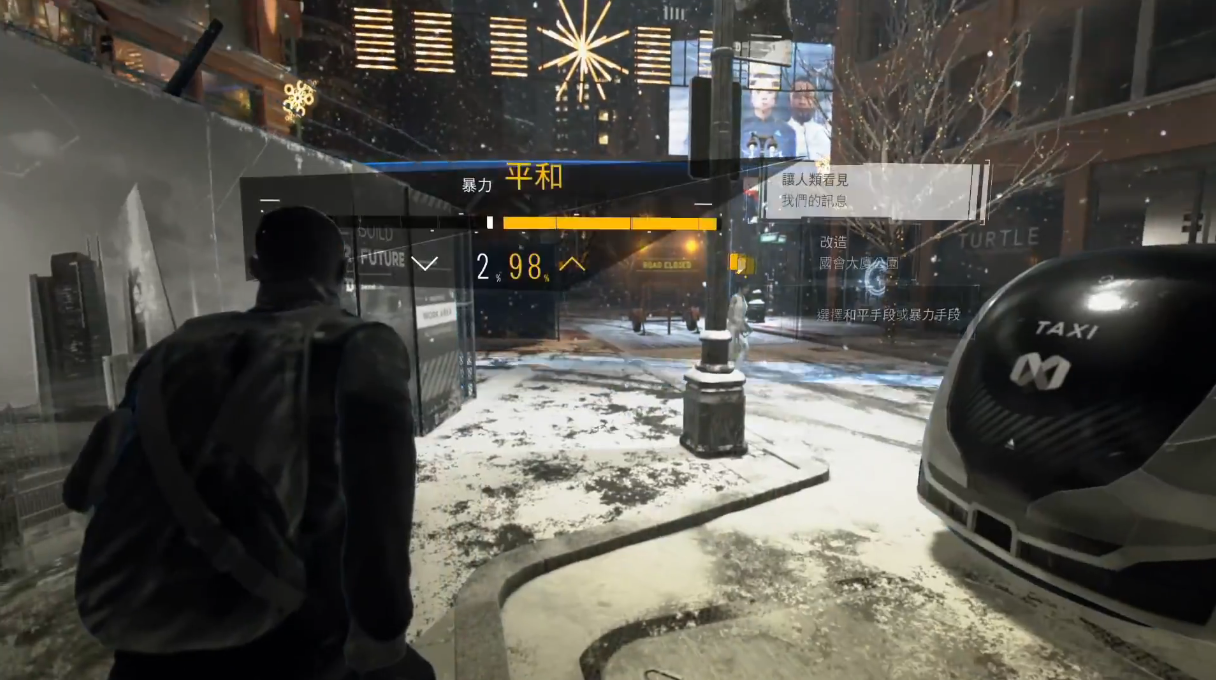Image resolution: width=1216 pixels, height=680 pixels.
Task: Choose the yellow 平和 label
Action: click(533, 178)
